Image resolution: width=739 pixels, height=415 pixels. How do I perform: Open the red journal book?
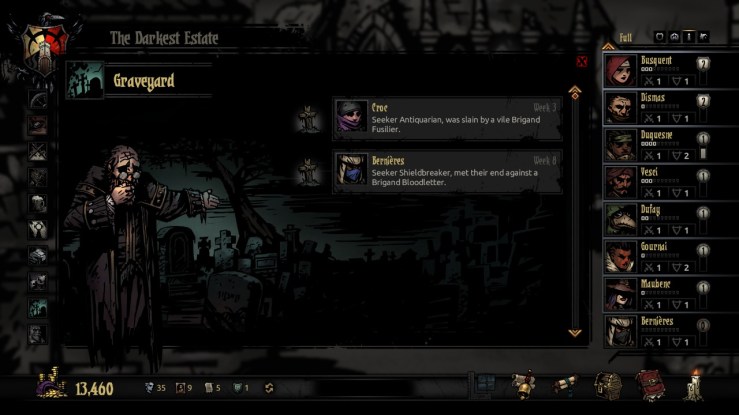tap(650, 385)
